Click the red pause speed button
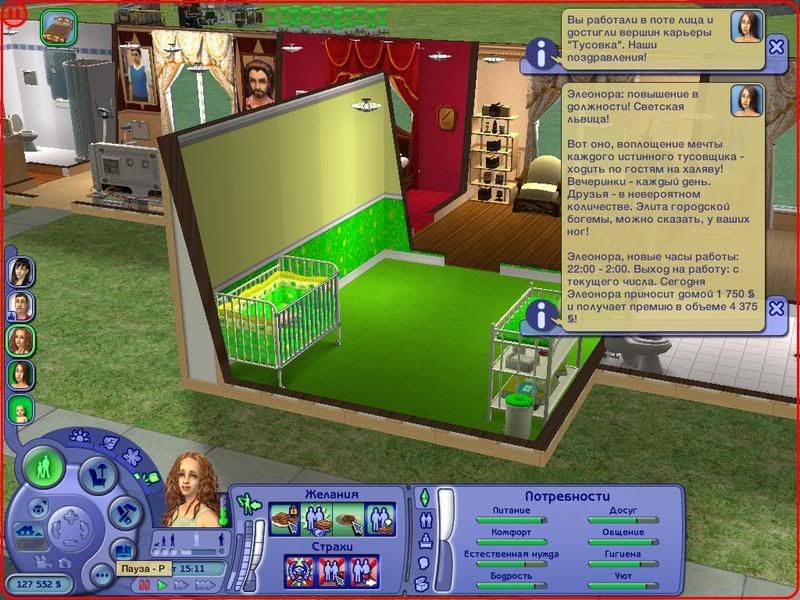The width and height of the screenshot is (800, 600). pyautogui.click(x=145, y=586)
